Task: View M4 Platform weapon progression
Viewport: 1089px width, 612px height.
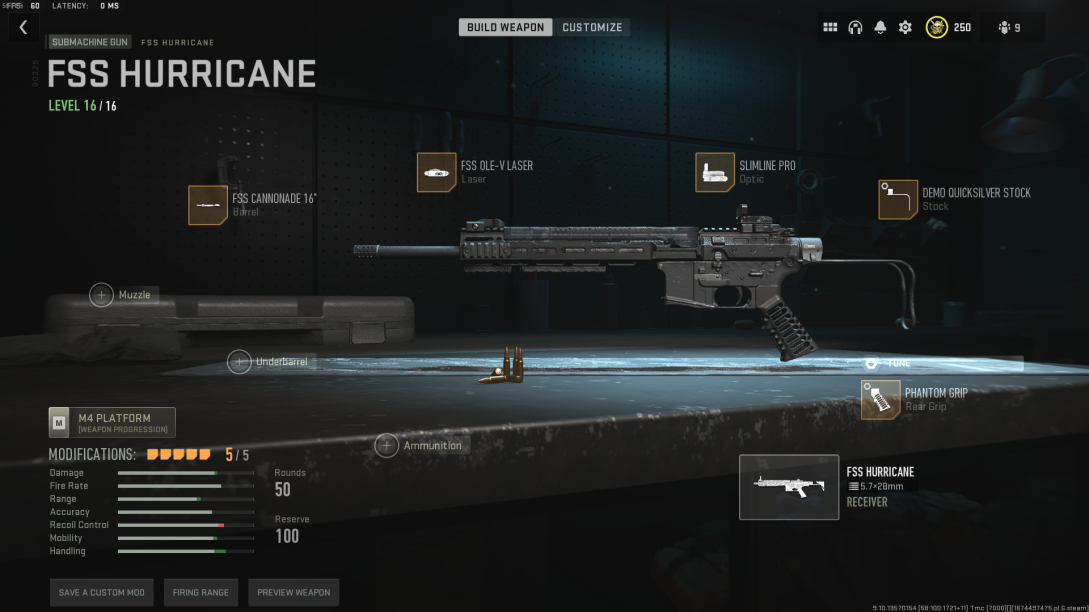Action: click(112, 423)
